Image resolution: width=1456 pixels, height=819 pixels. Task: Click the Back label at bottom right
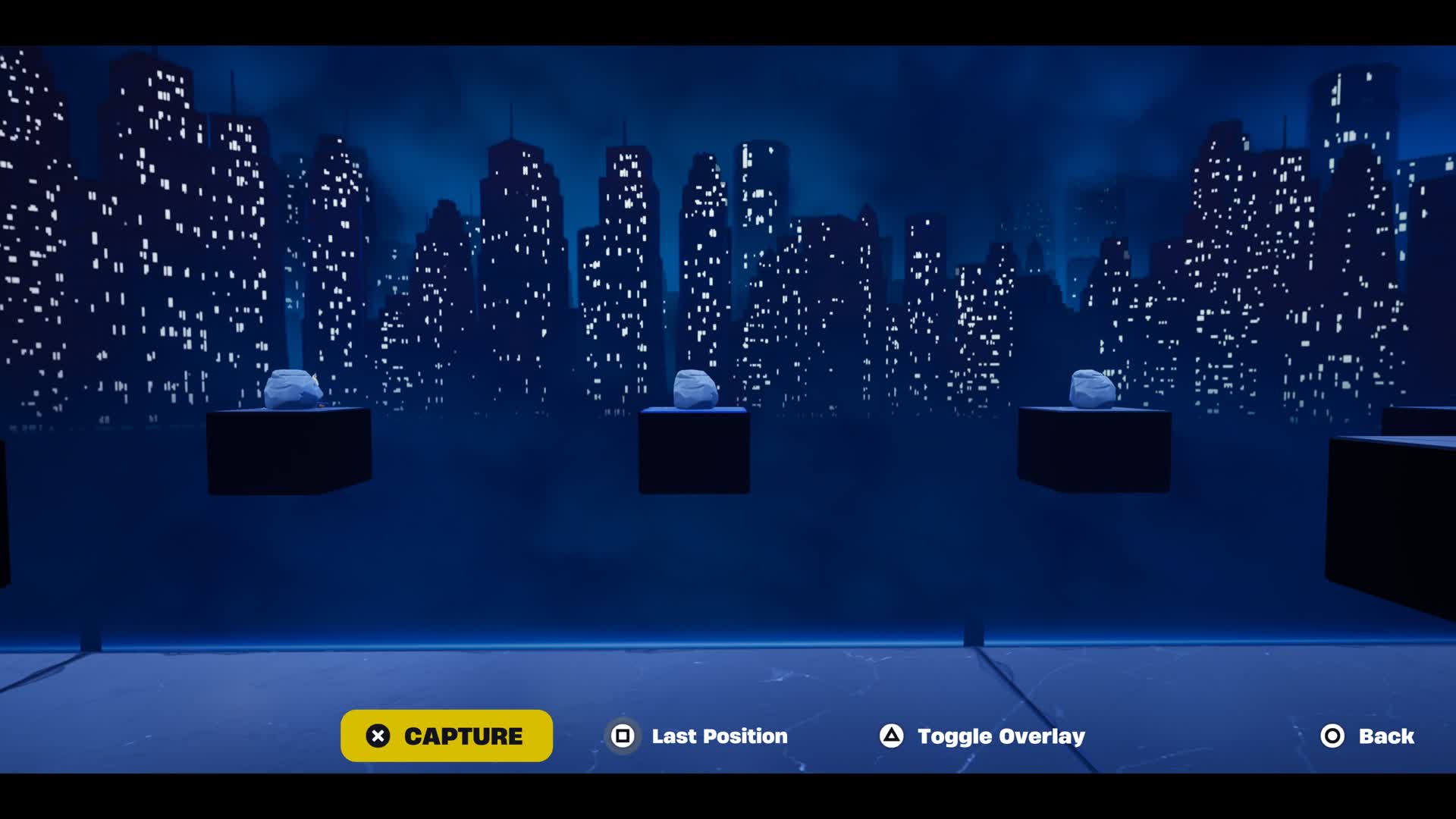pyautogui.click(x=1385, y=736)
